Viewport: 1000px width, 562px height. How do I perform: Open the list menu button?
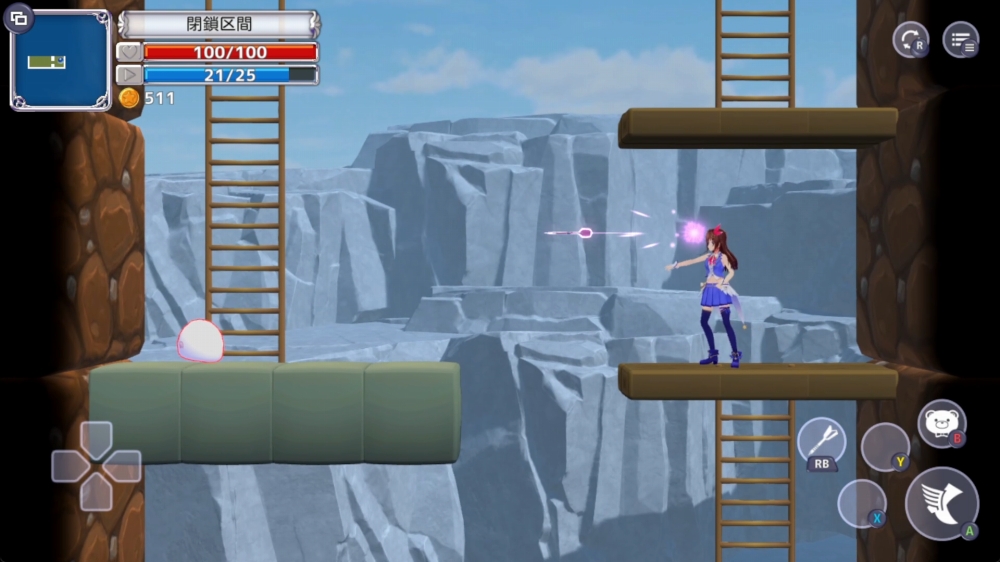(961, 40)
